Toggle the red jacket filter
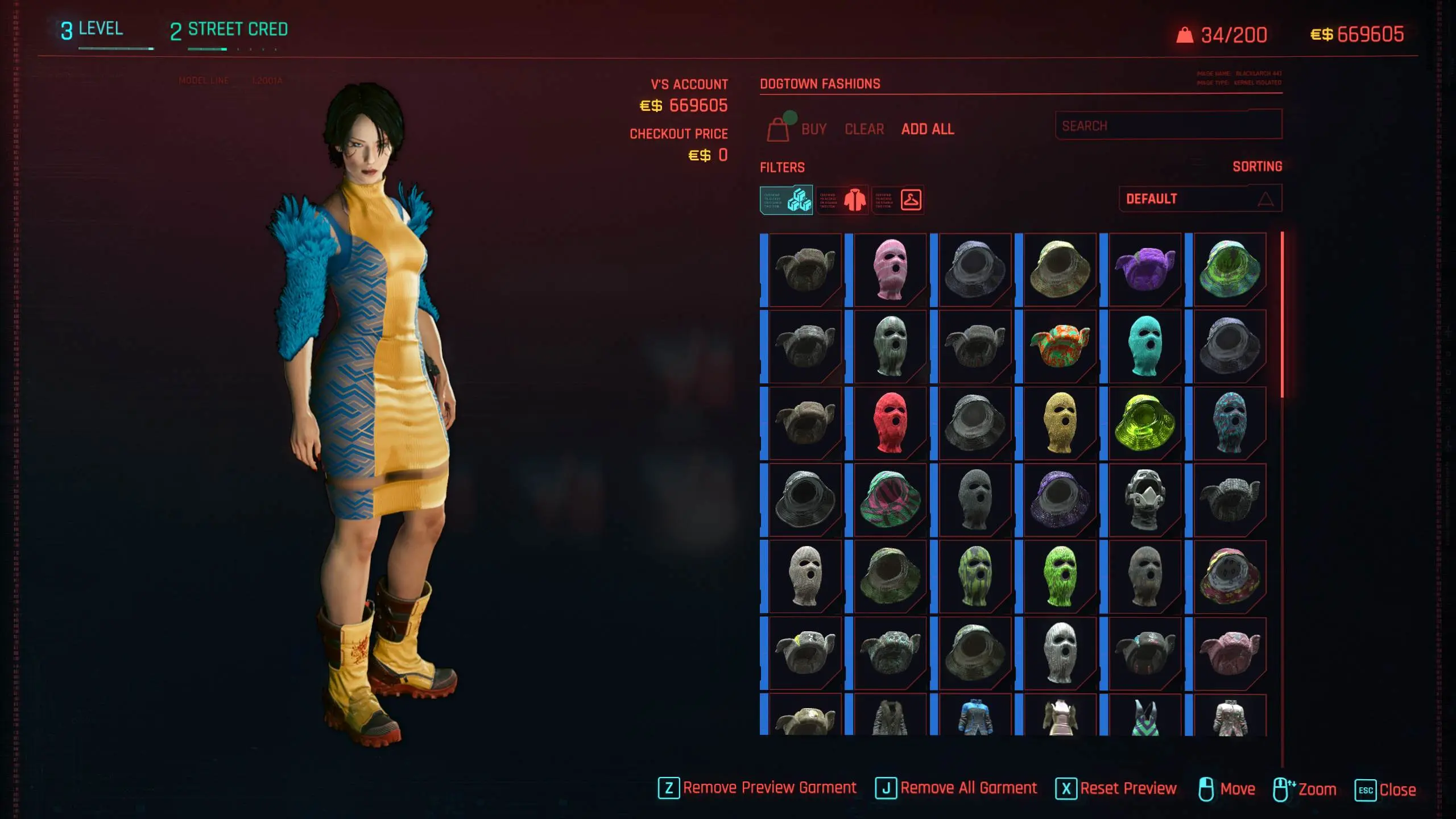Viewport: 1456px width, 819px height. [x=842, y=200]
